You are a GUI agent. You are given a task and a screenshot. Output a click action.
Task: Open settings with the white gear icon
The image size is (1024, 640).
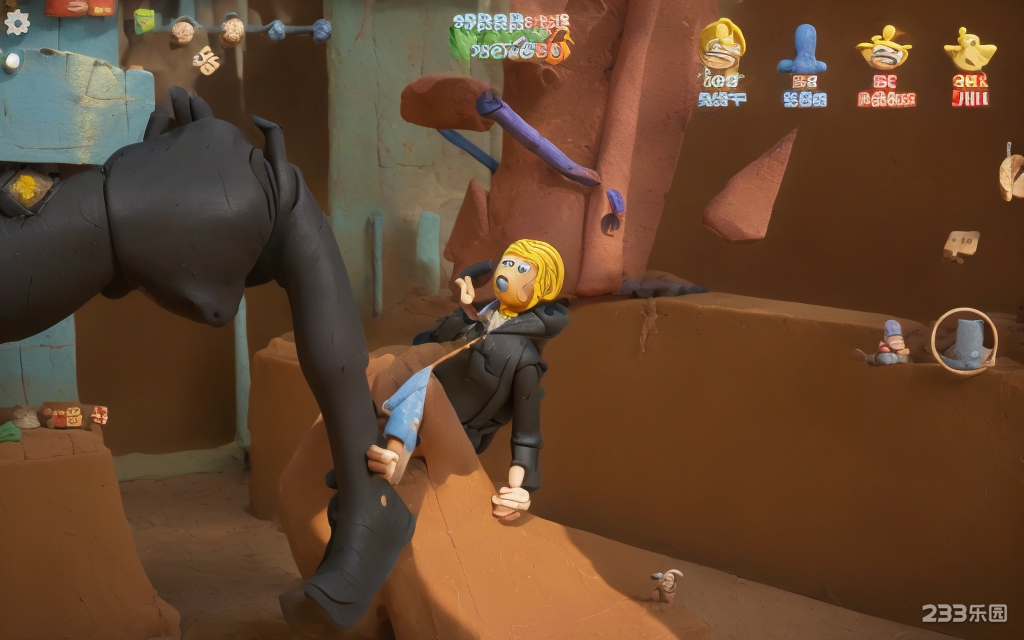[x=17, y=22]
